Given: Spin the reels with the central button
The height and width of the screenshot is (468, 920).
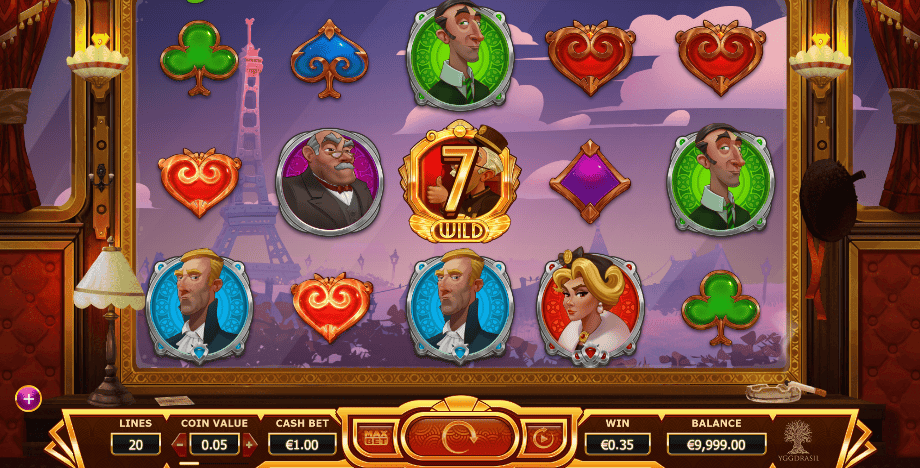Looking at the screenshot, I should pyautogui.click(x=459, y=437).
